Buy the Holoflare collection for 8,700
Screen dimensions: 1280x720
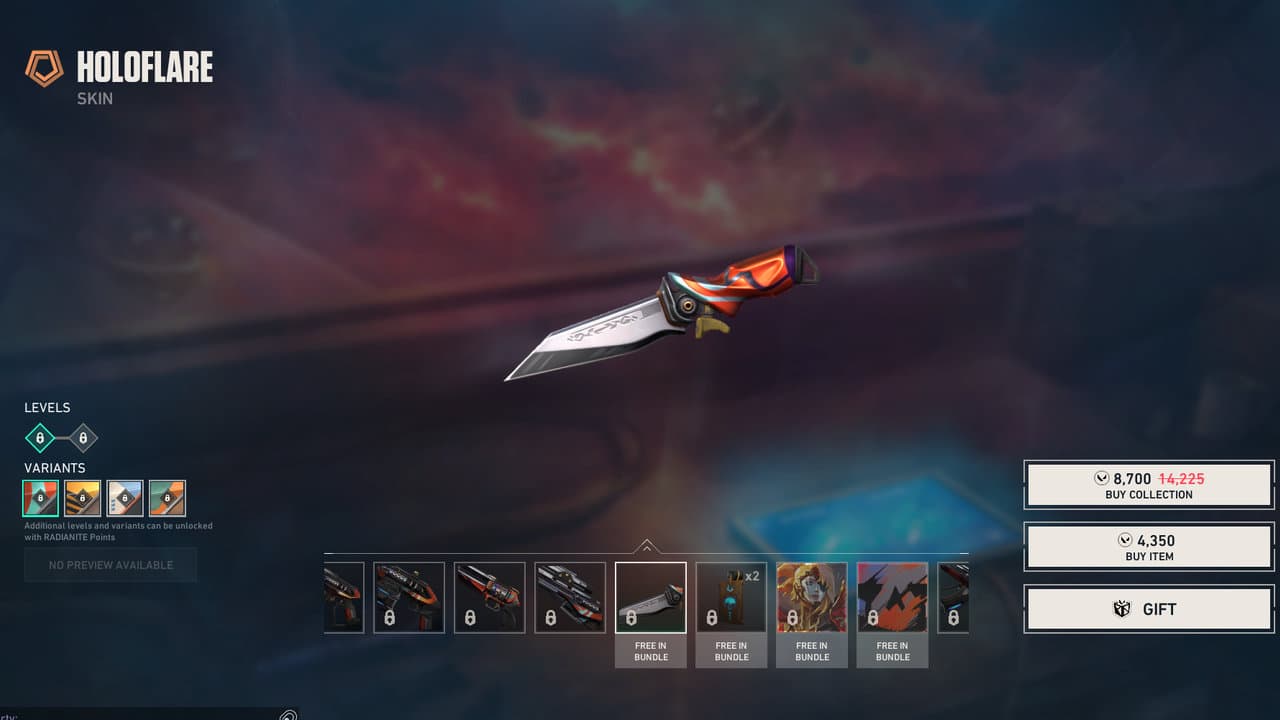(x=1149, y=485)
